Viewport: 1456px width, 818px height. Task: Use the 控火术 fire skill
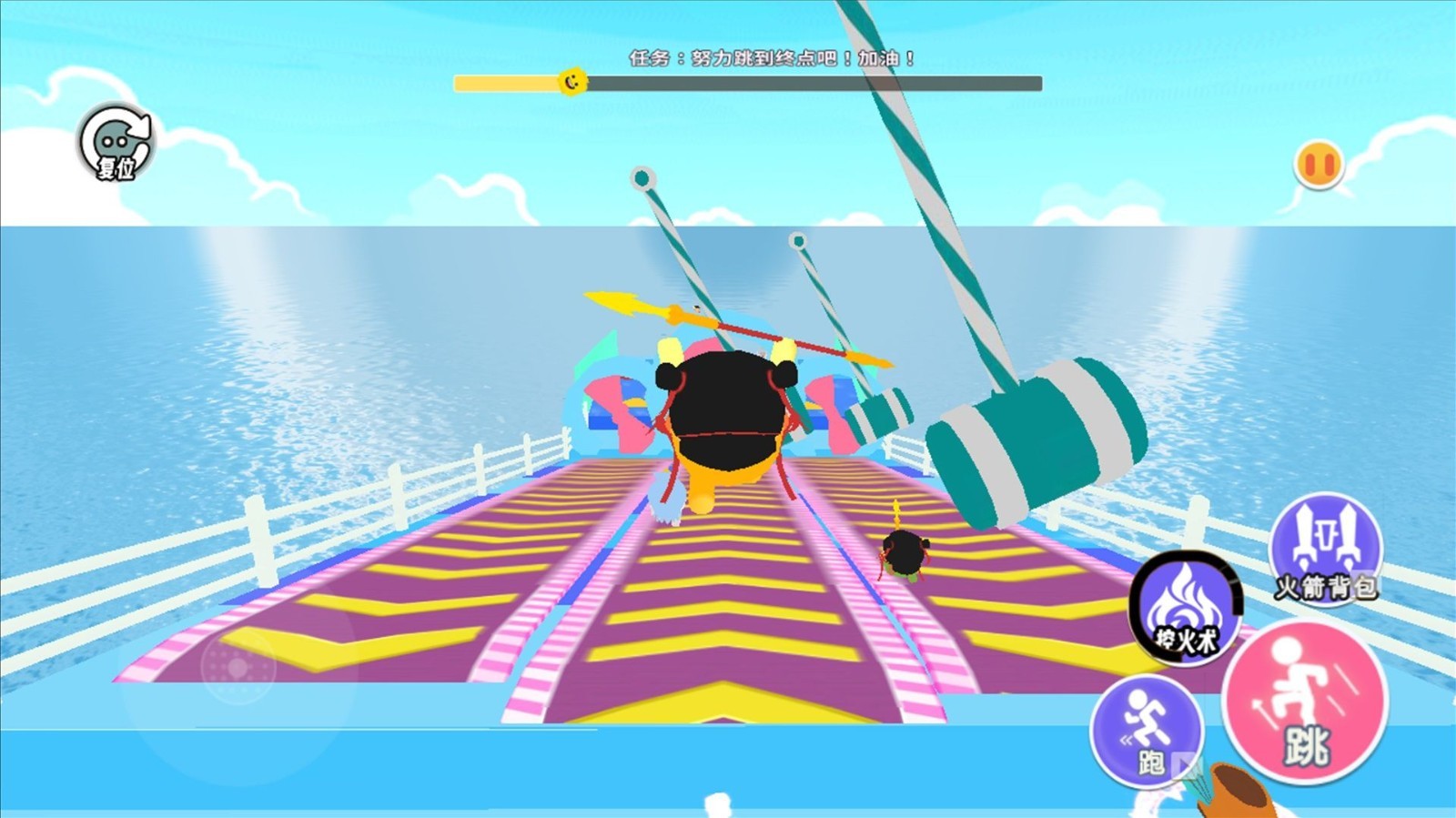tap(1185, 609)
